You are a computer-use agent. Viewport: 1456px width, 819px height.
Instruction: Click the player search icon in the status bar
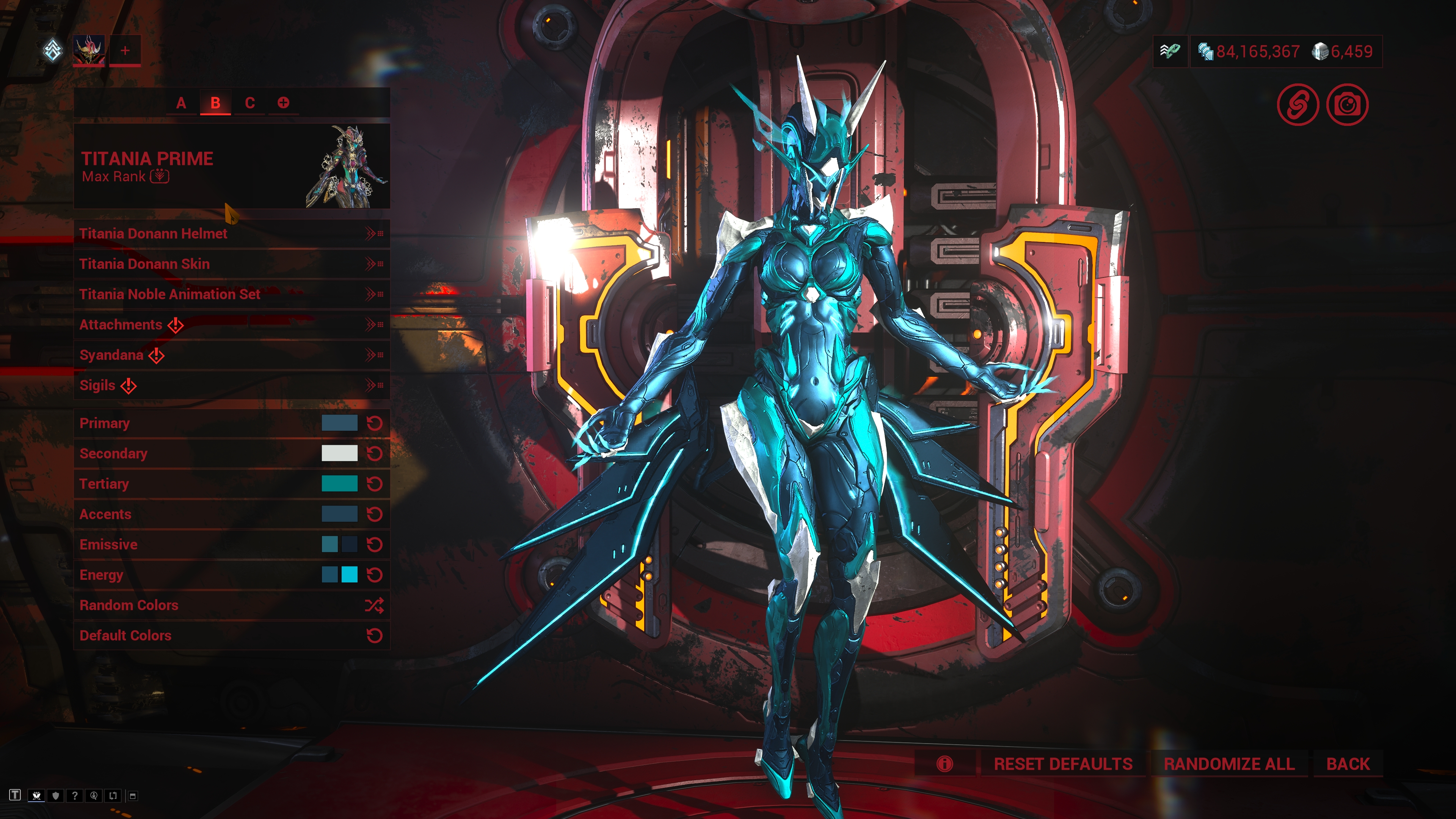tap(94, 796)
